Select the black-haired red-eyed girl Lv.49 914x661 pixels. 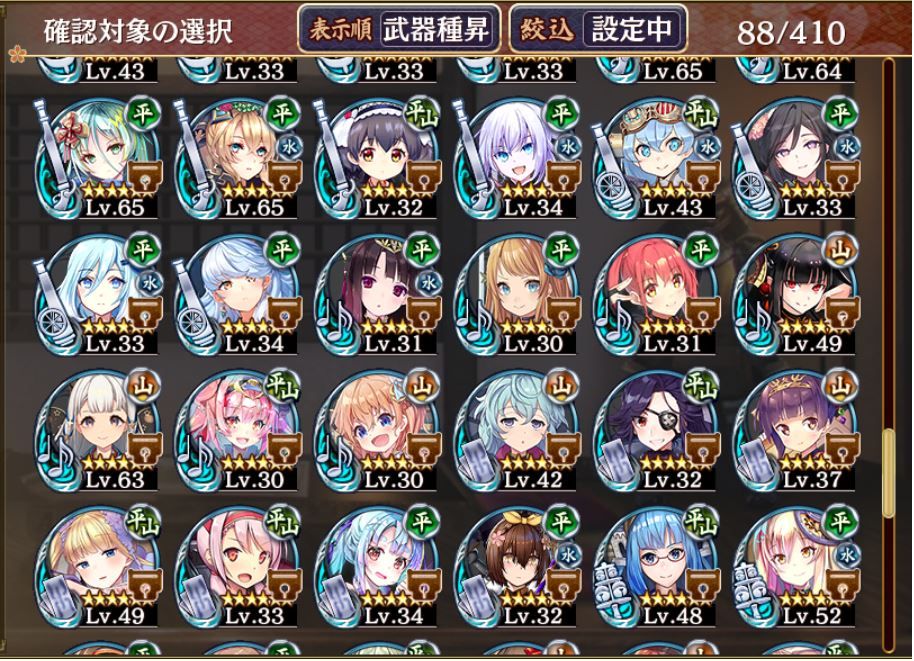click(x=792, y=292)
